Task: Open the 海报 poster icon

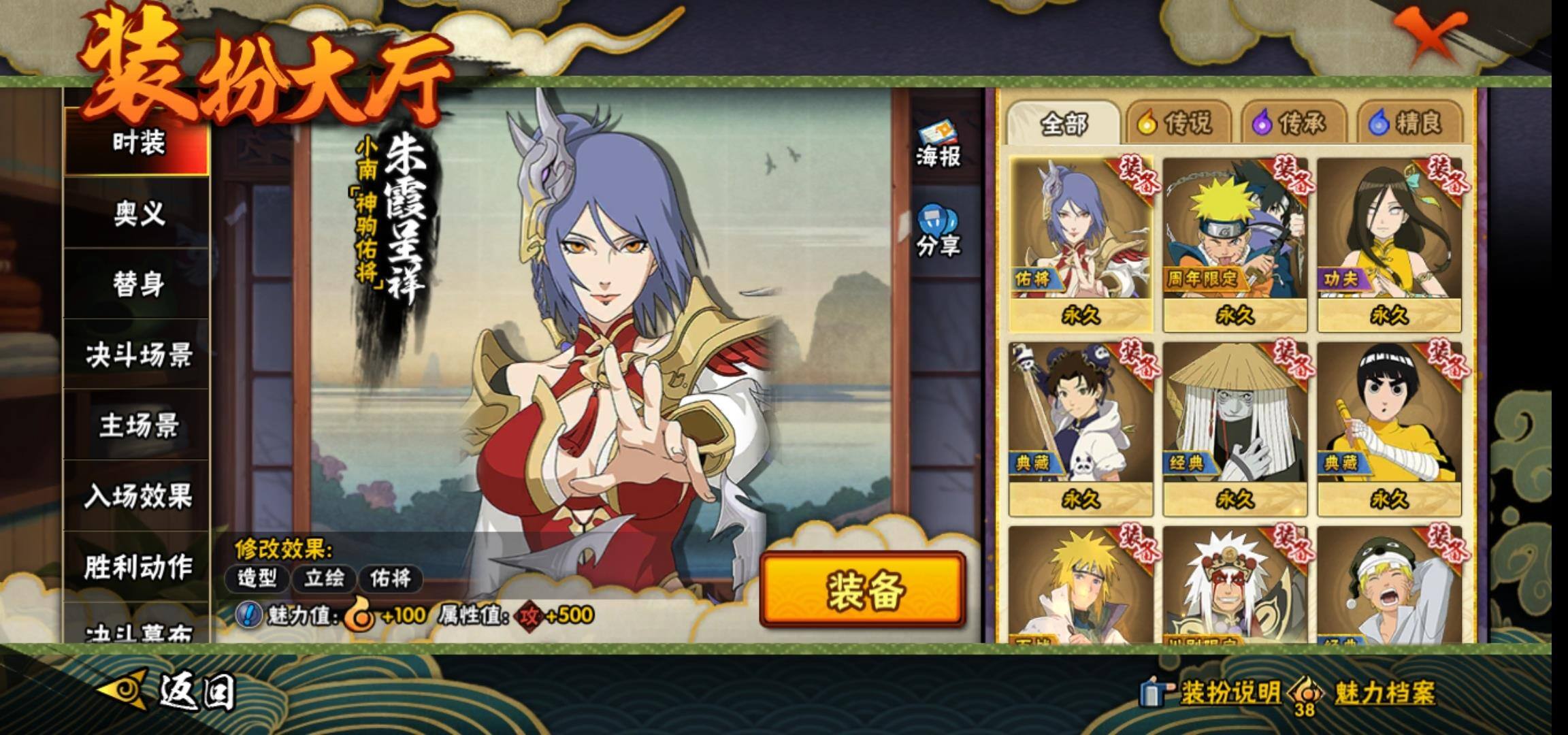Action: coord(937,146)
